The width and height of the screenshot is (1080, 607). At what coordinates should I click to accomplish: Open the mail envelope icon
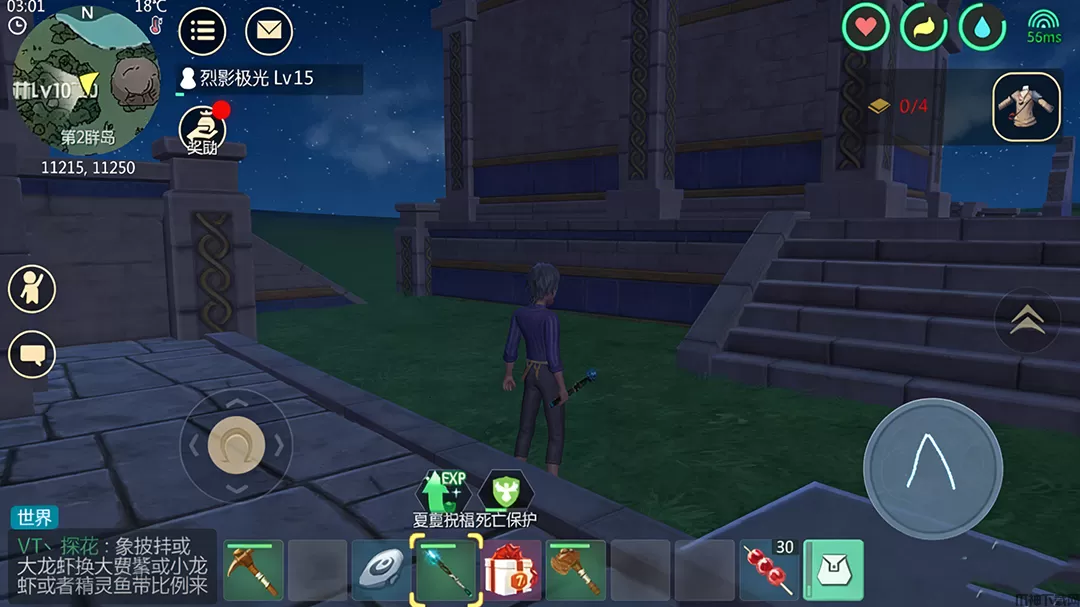[x=268, y=31]
